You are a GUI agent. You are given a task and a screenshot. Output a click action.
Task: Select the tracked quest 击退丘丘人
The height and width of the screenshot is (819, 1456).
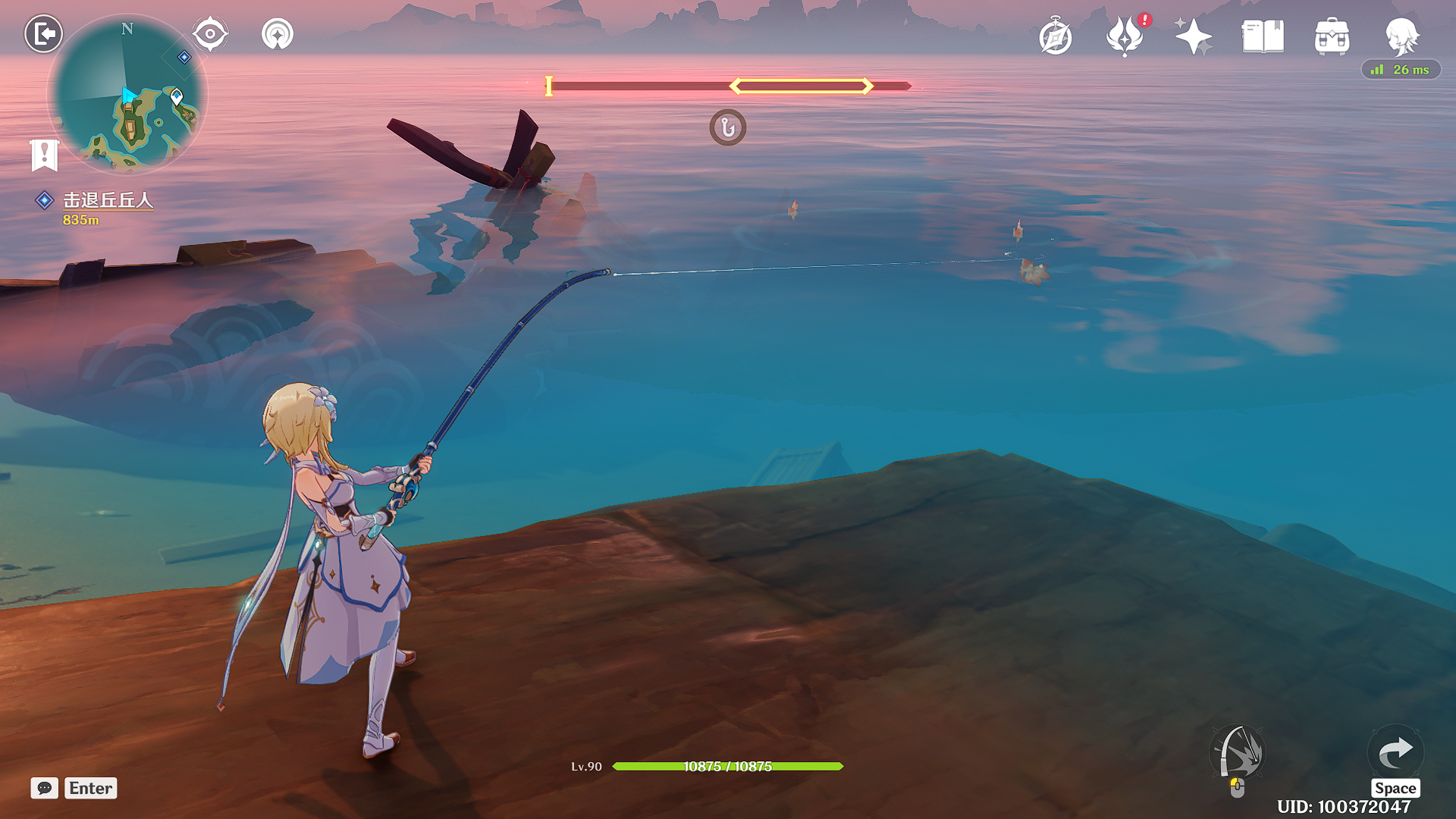[x=107, y=200]
